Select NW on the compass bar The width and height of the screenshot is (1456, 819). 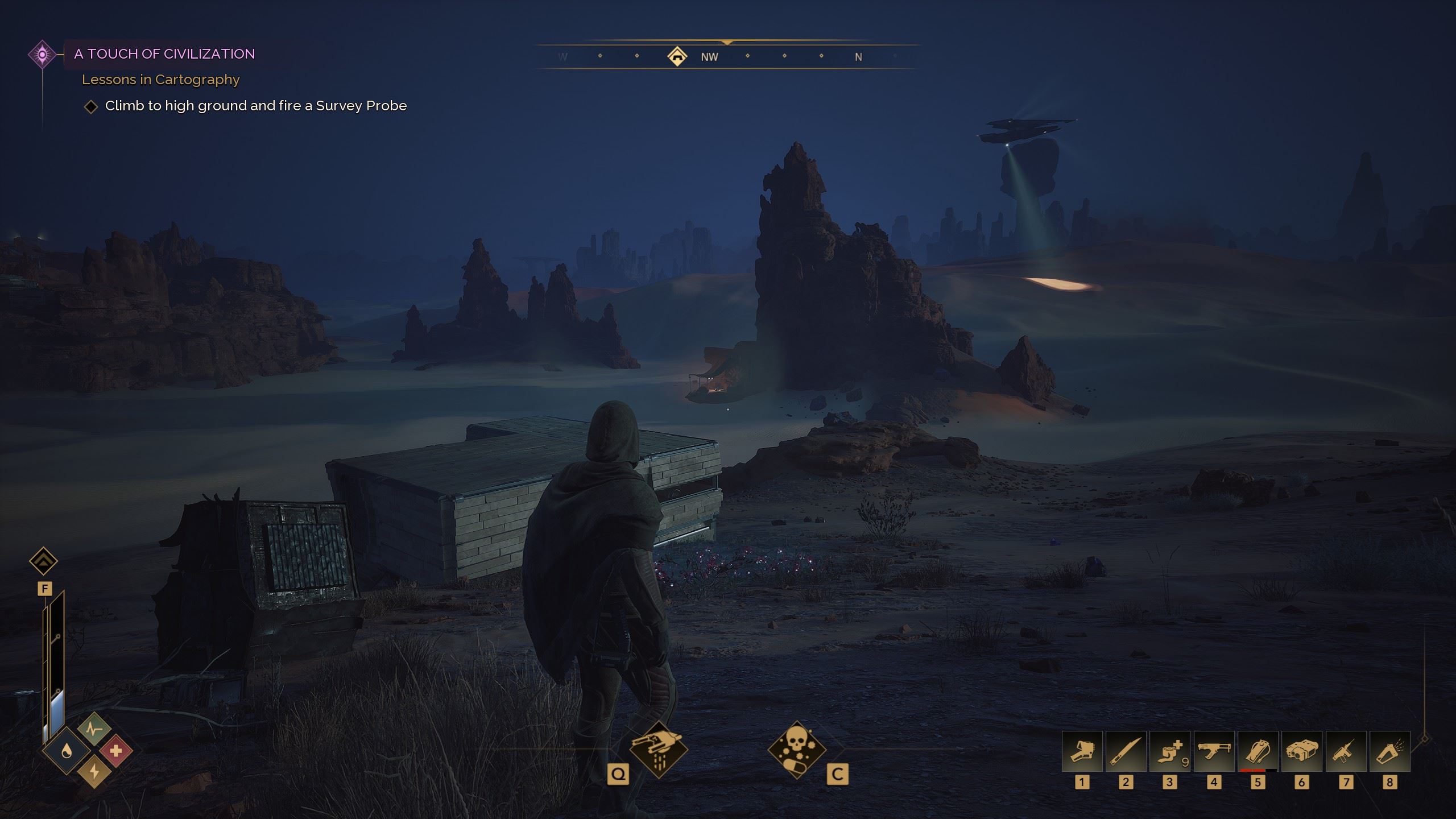709,56
